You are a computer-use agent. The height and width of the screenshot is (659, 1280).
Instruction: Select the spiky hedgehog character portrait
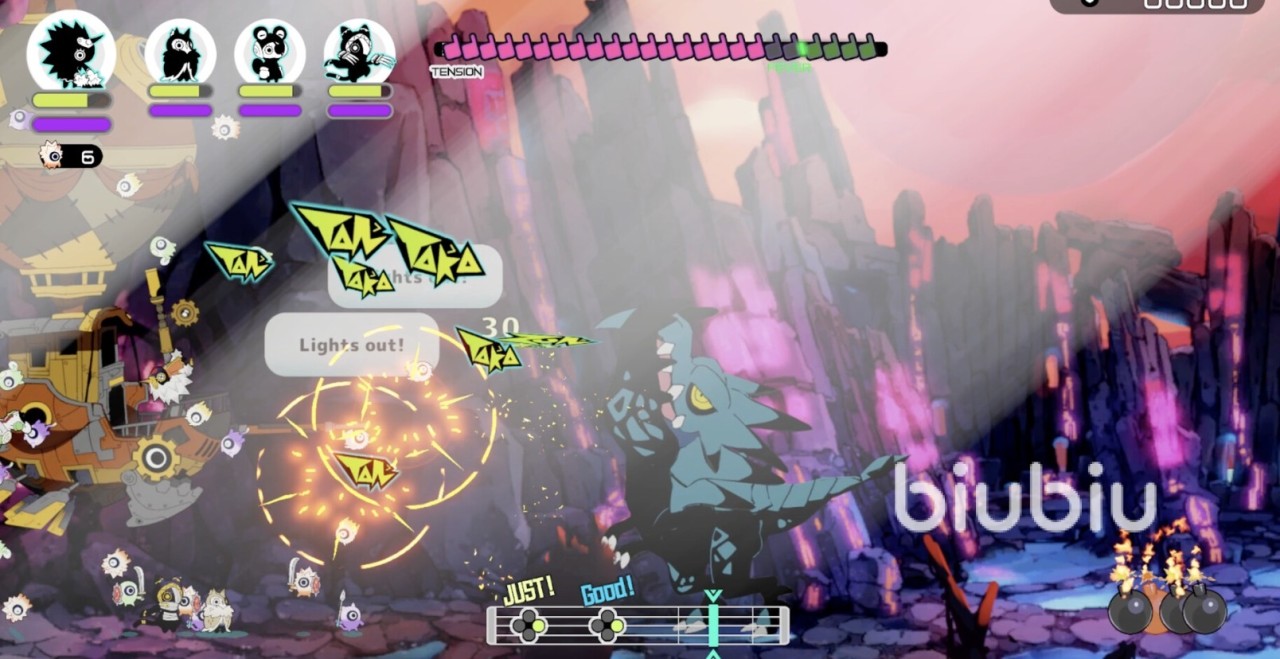(71, 50)
